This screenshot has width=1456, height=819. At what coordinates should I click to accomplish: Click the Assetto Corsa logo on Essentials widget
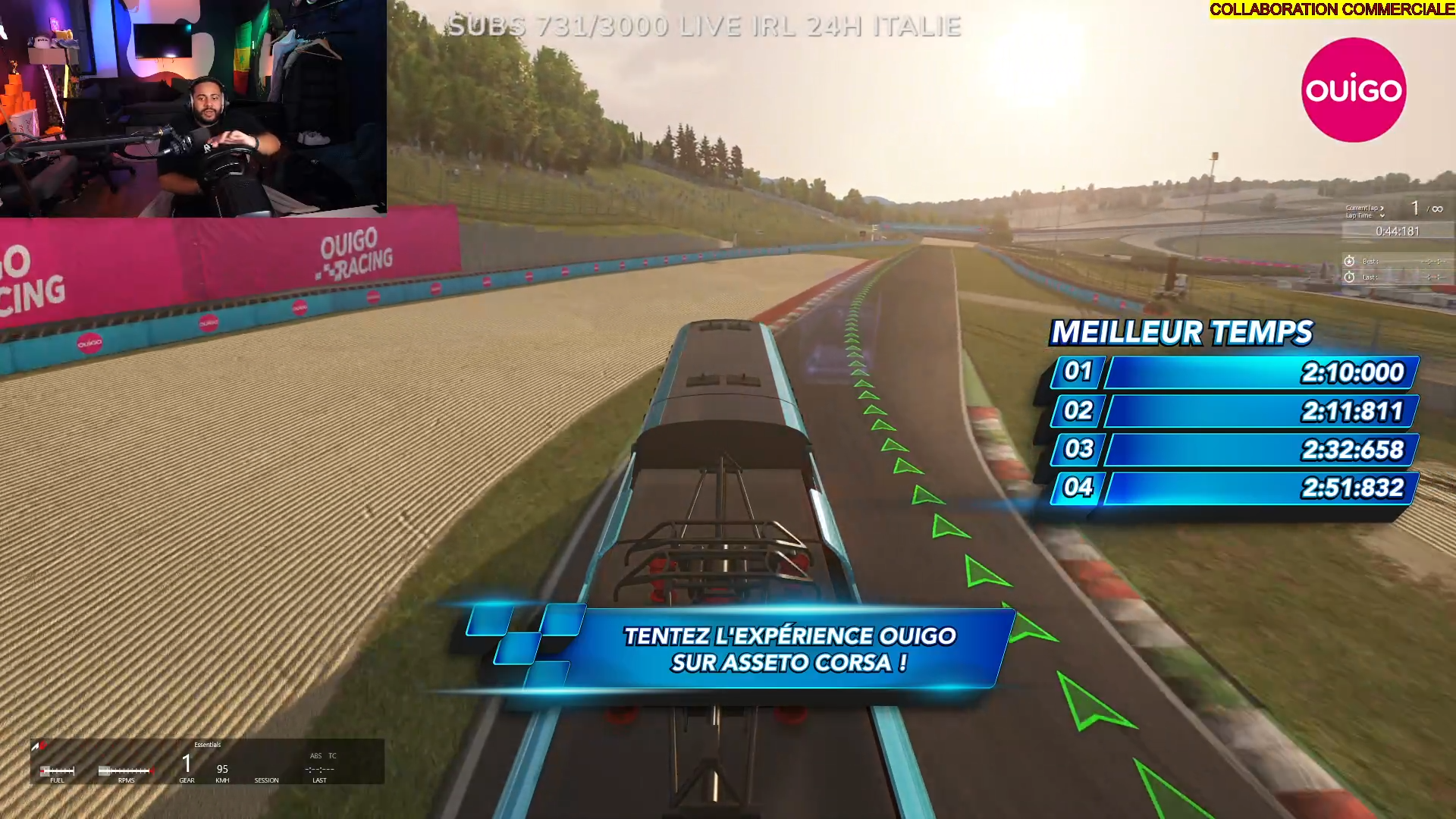click(x=38, y=746)
